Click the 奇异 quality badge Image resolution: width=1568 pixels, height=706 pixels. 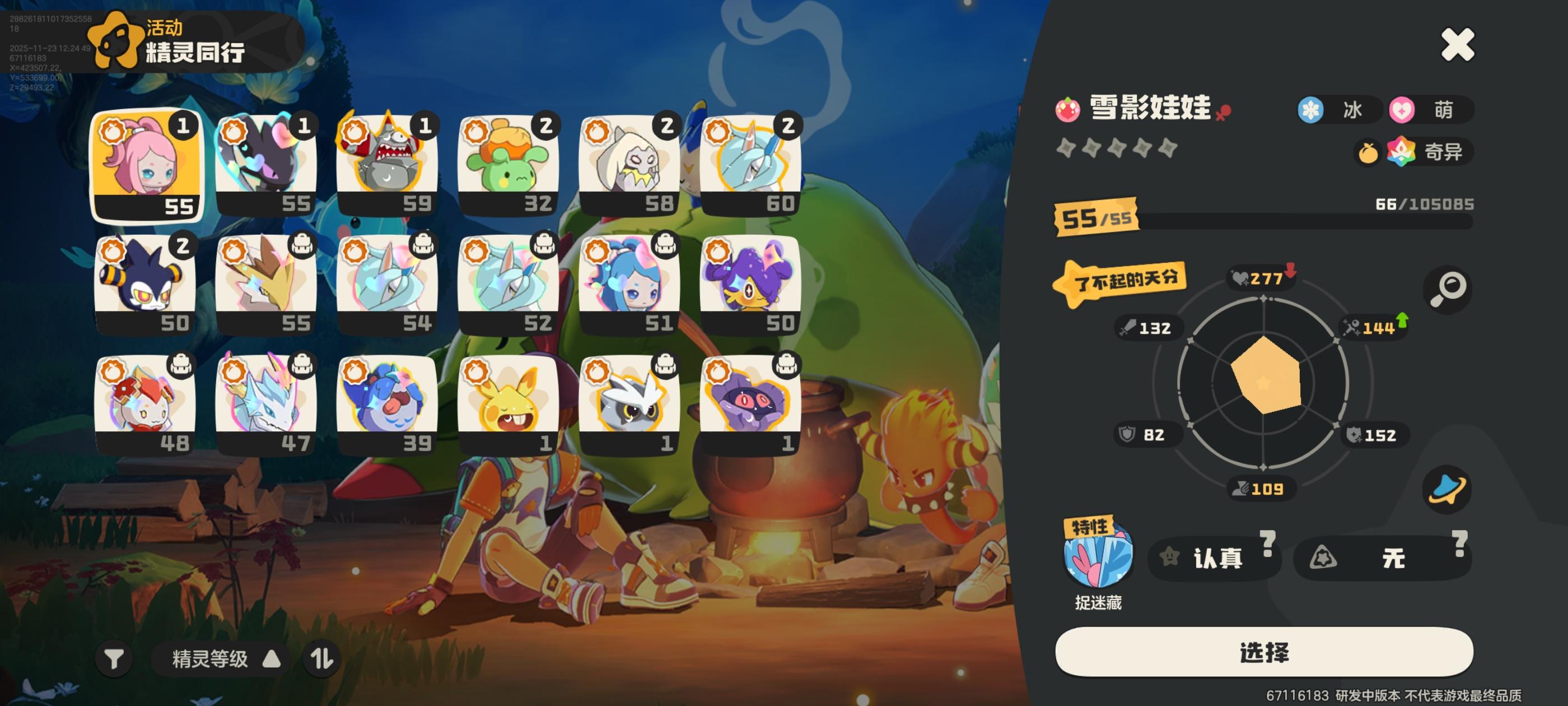pyautogui.click(x=1430, y=151)
